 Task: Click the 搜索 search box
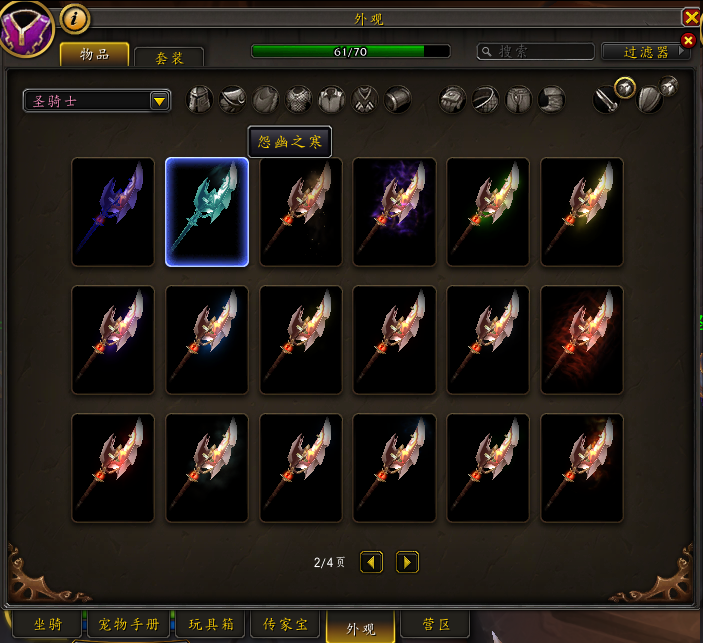pos(535,51)
